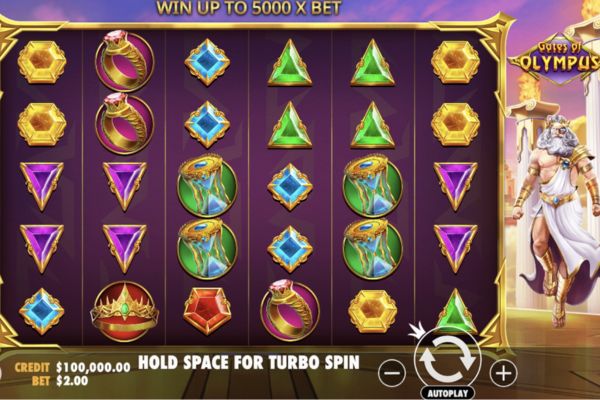Increase the bet with the plus button

502,372
